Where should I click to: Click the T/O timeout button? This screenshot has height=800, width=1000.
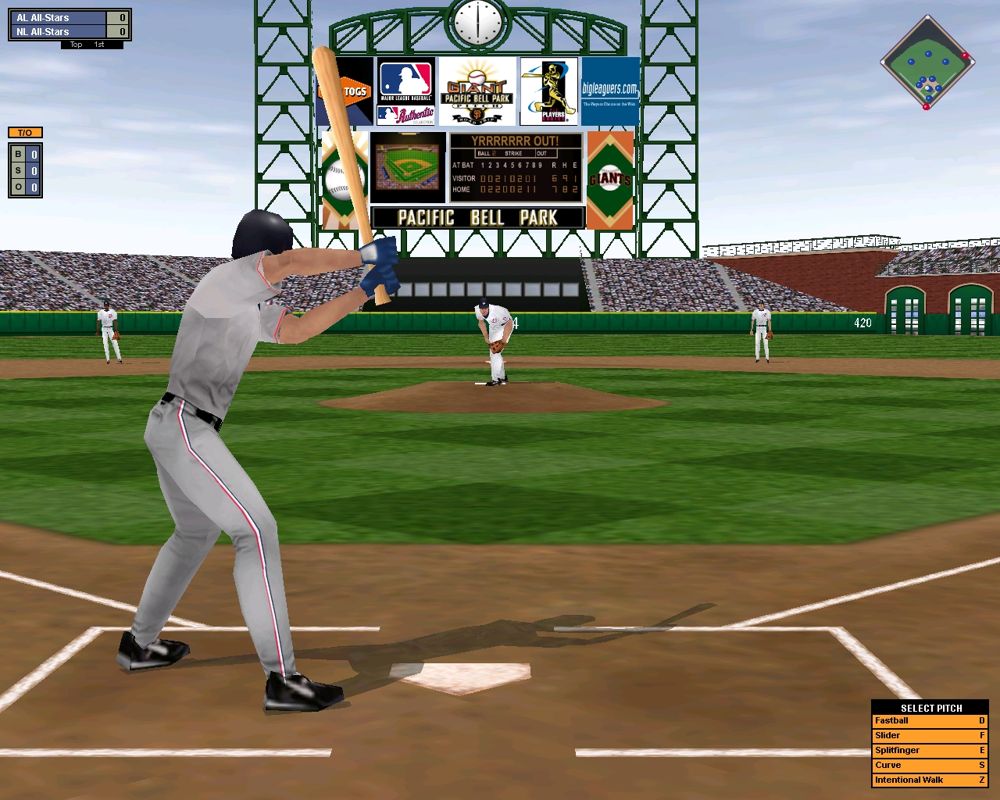pyautogui.click(x=25, y=133)
